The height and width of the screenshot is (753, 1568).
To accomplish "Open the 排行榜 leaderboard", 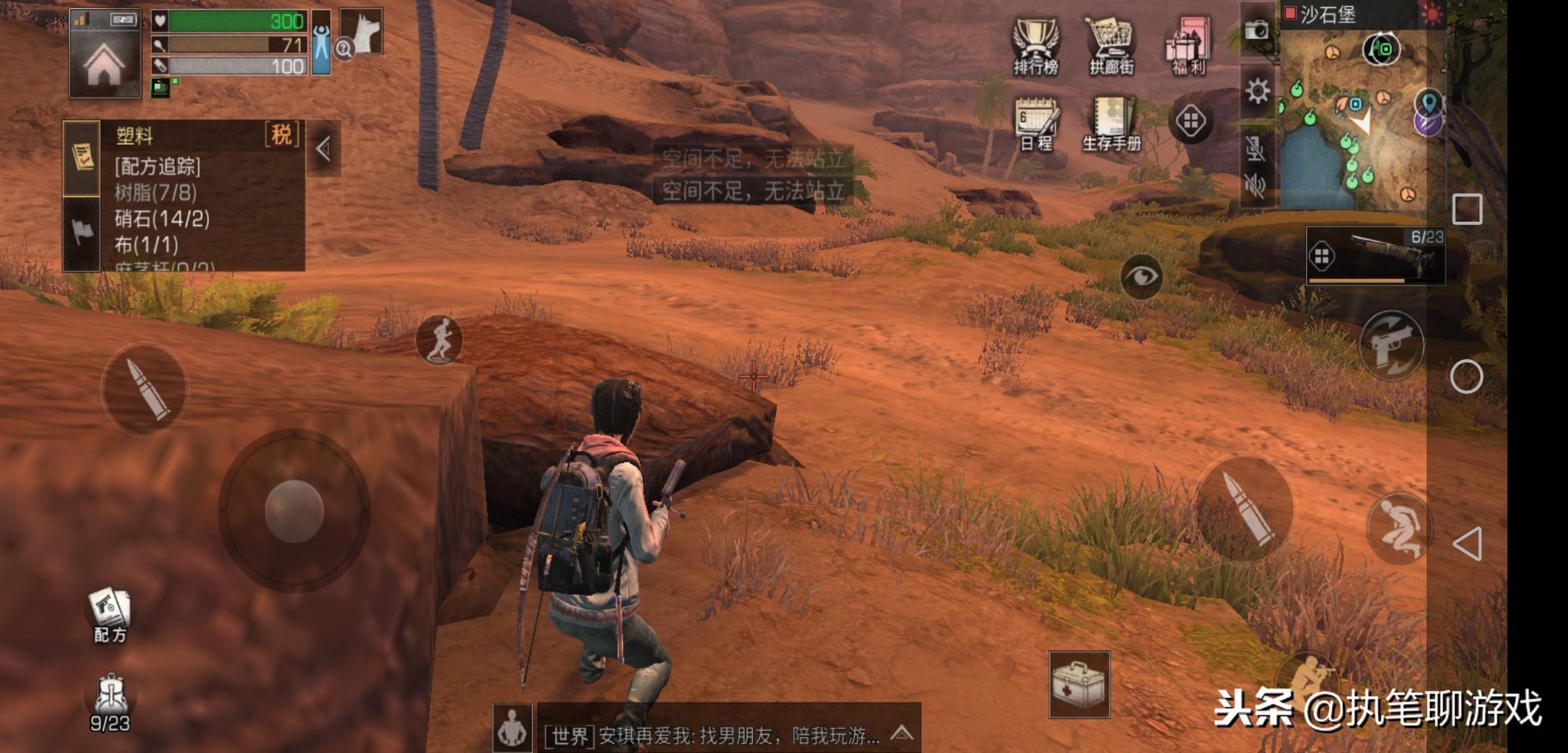I will click(1036, 46).
